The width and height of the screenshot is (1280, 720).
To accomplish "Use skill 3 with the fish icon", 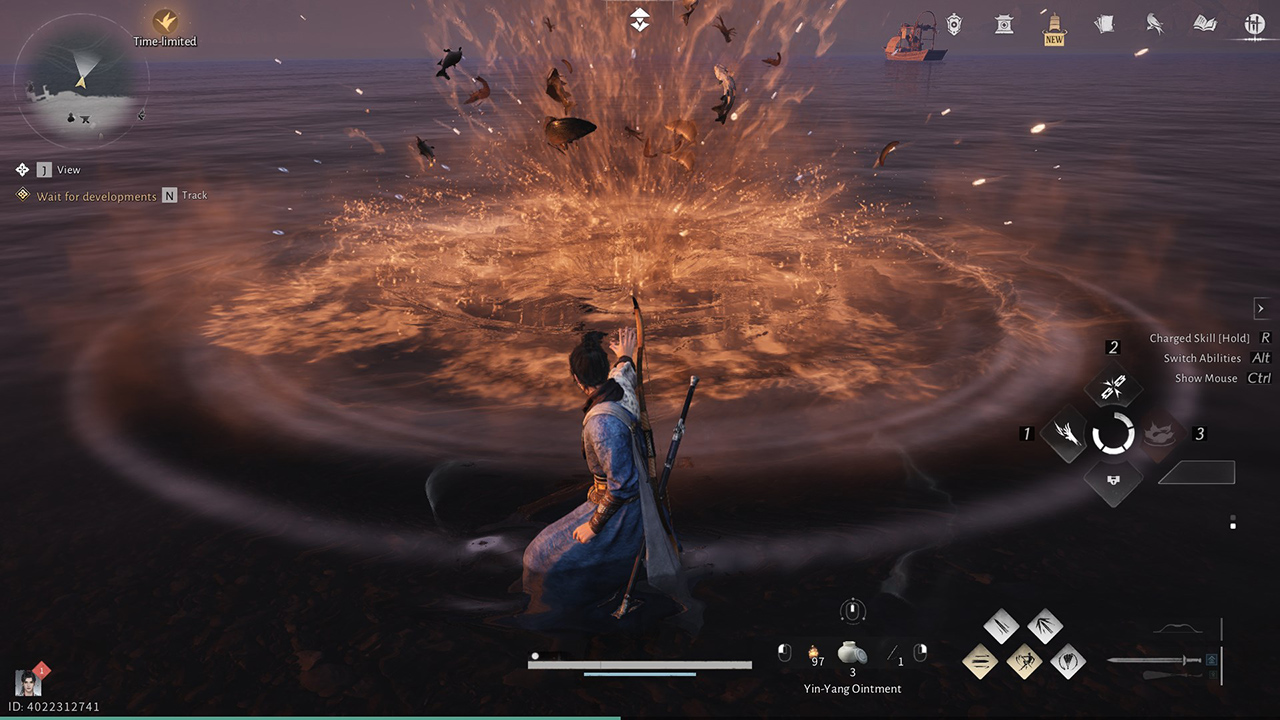I will [1158, 435].
